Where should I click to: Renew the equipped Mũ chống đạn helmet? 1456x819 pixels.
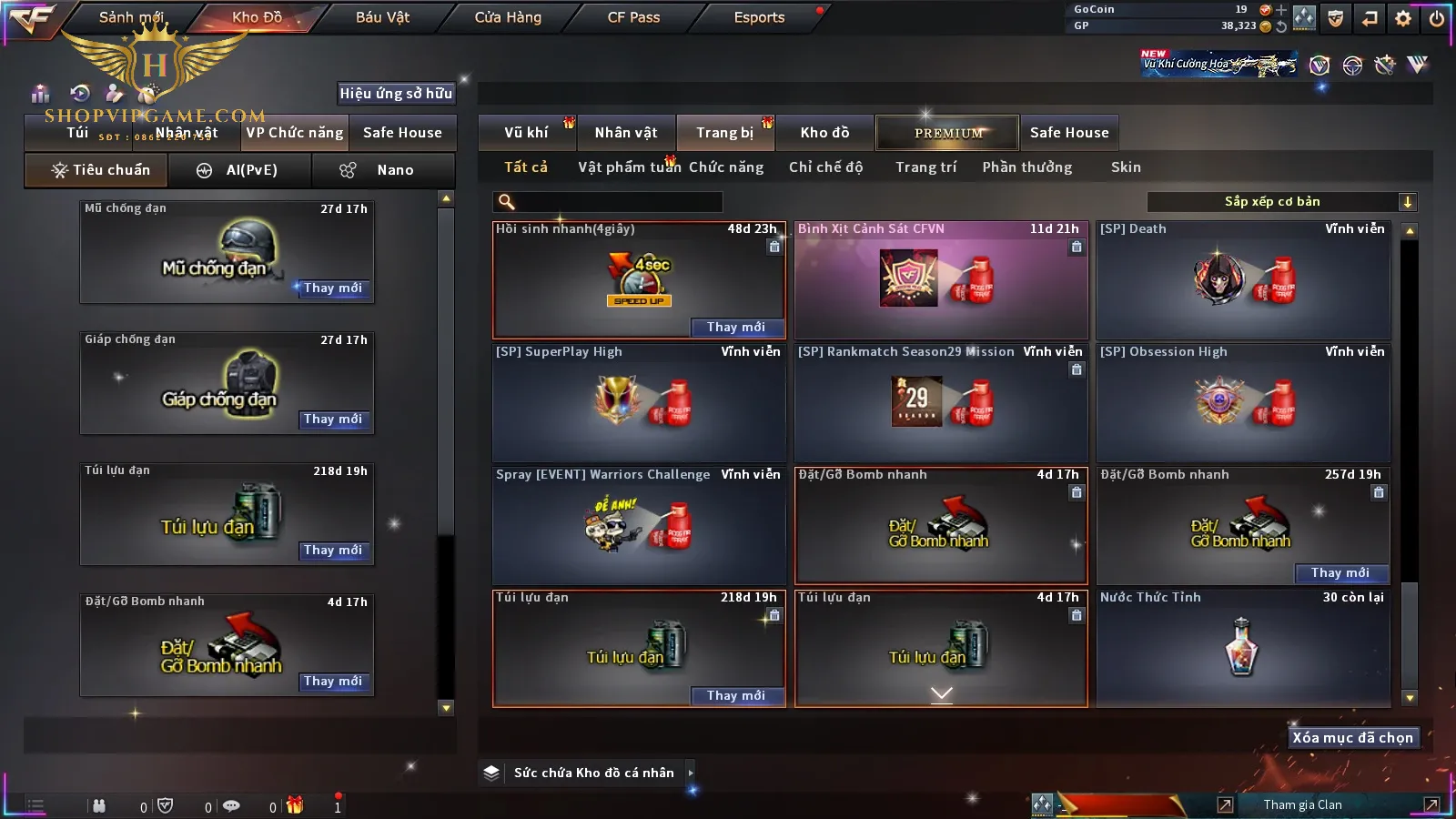point(333,288)
